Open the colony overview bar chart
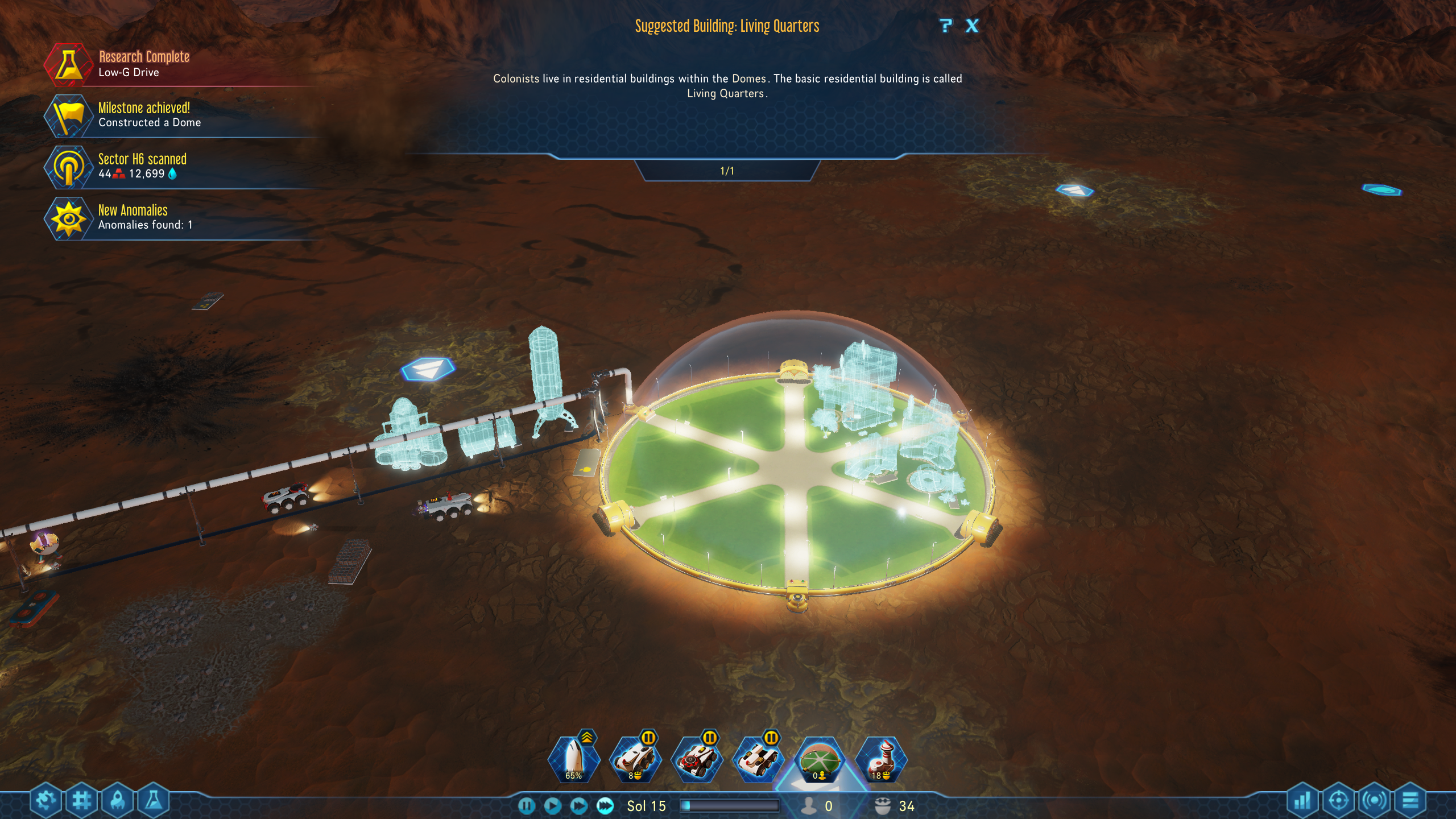This screenshot has height=819, width=1456. pos(1302,801)
